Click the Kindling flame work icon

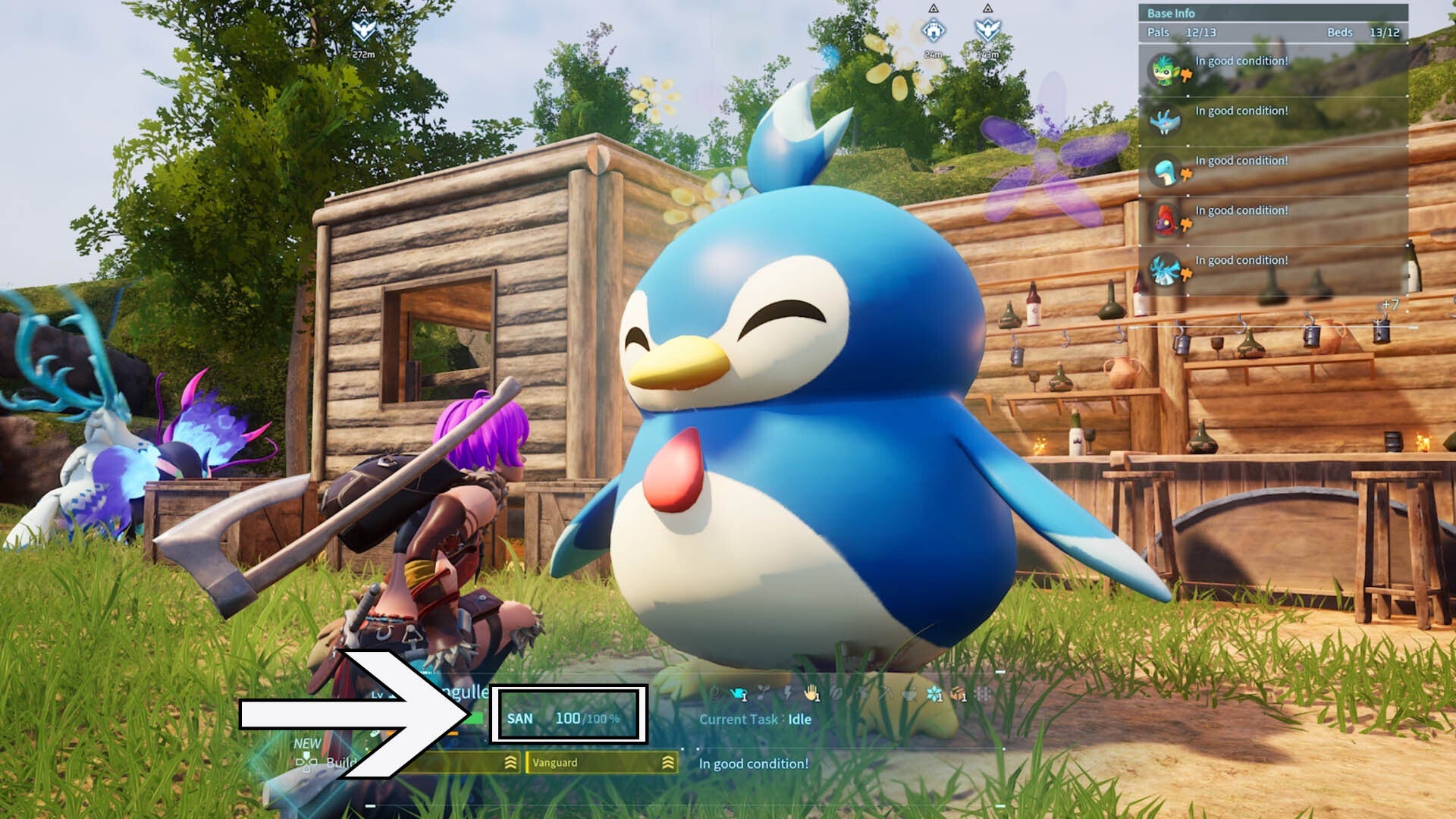coord(716,692)
